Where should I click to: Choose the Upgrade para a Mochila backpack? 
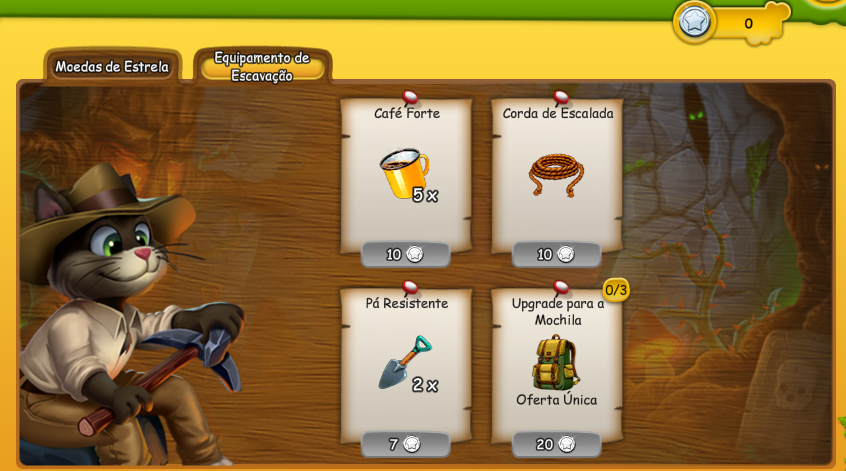(x=556, y=362)
